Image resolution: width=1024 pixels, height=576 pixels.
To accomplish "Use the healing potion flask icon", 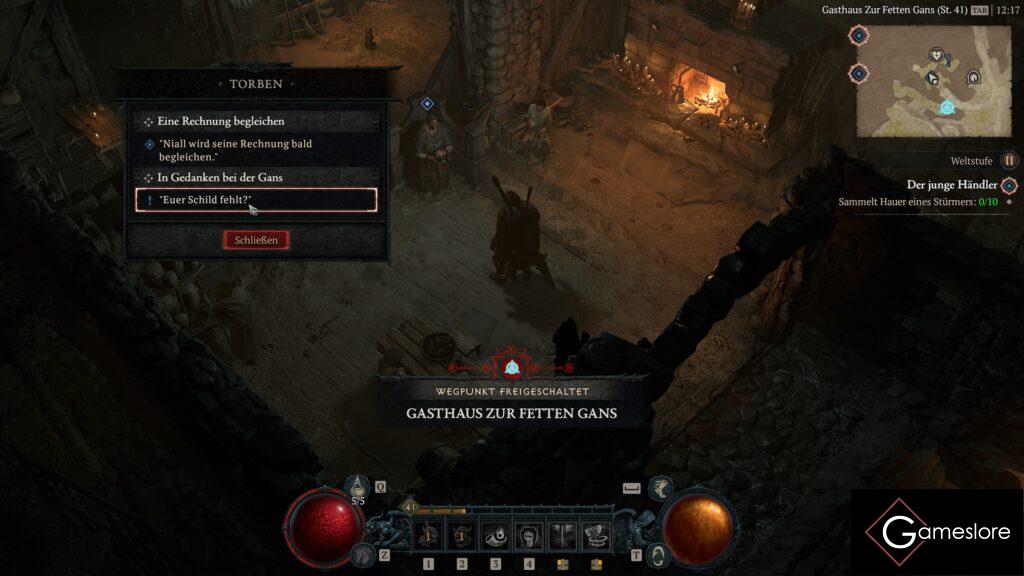I will pyautogui.click(x=358, y=488).
